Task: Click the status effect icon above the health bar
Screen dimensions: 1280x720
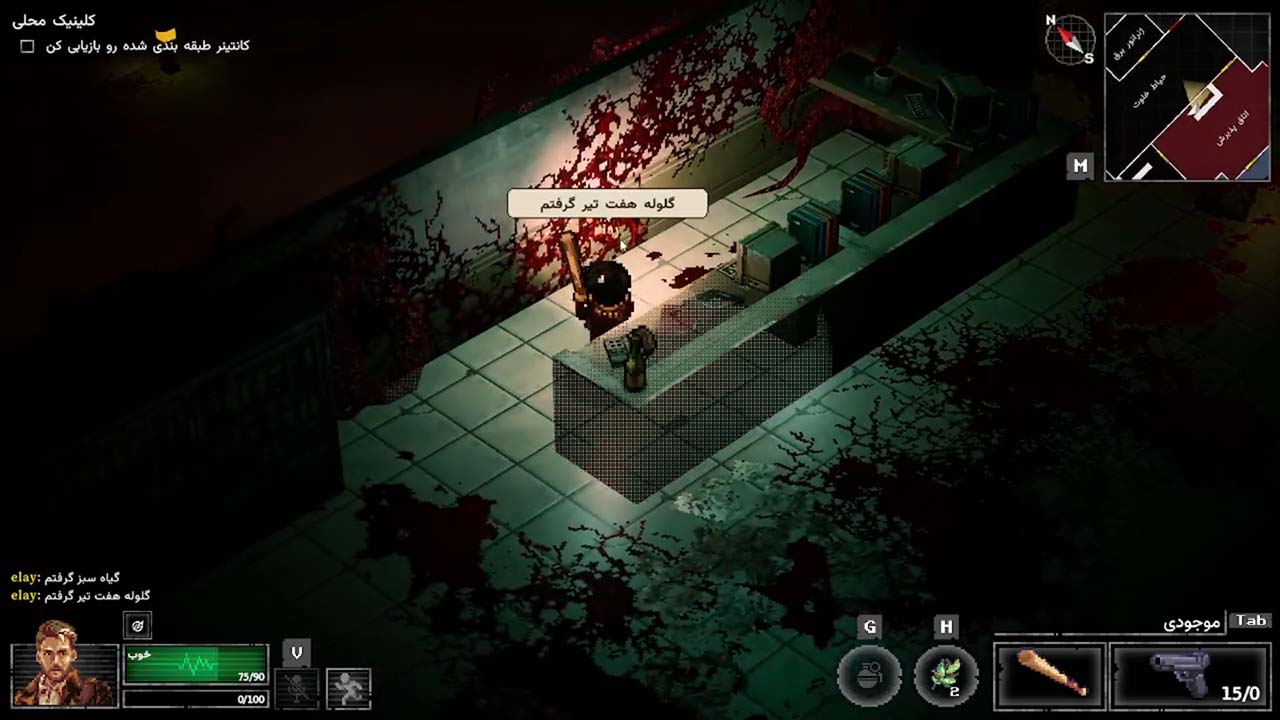Action: pyautogui.click(x=137, y=625)
